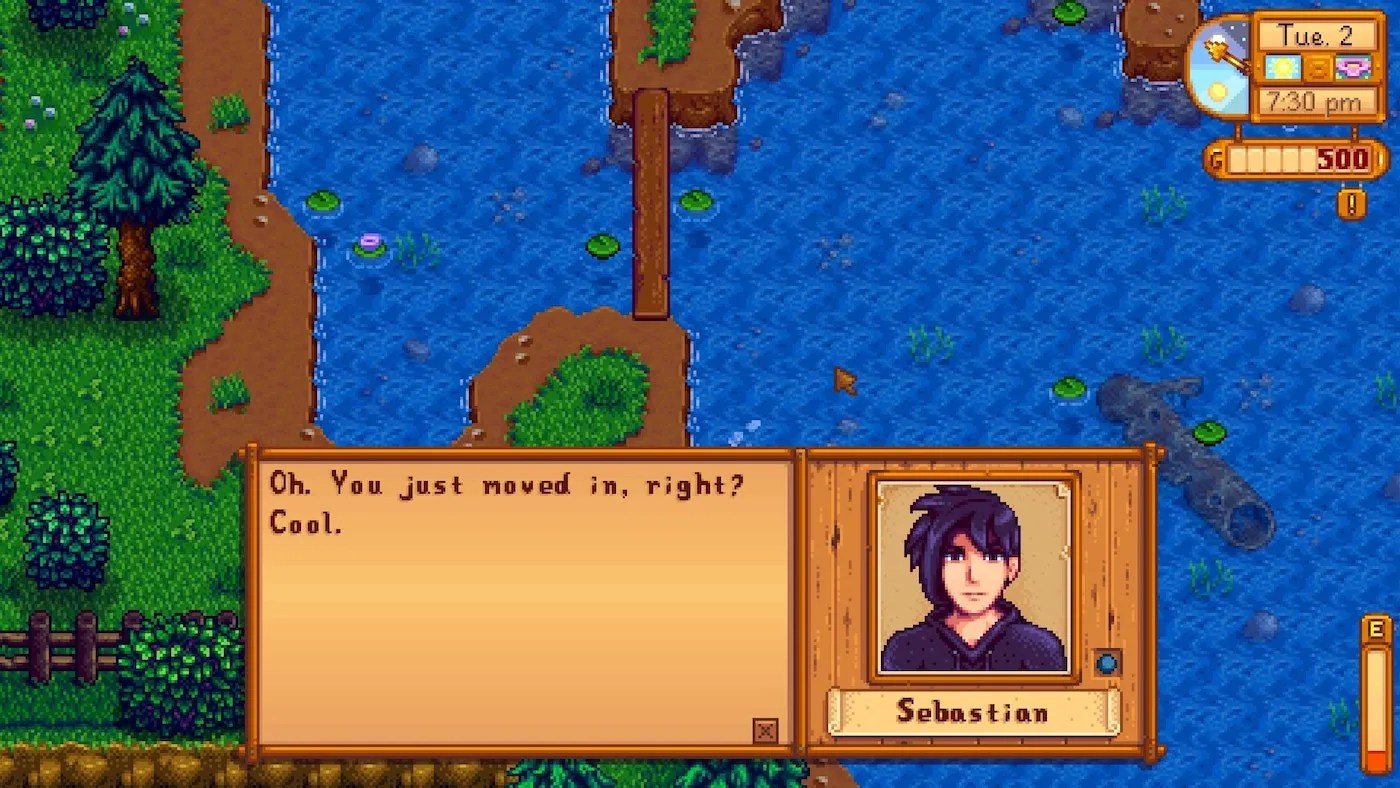Click the sun weather icon in the HUD
The height and width of the screenshot is (788, 1400).
click(1283, 67)
